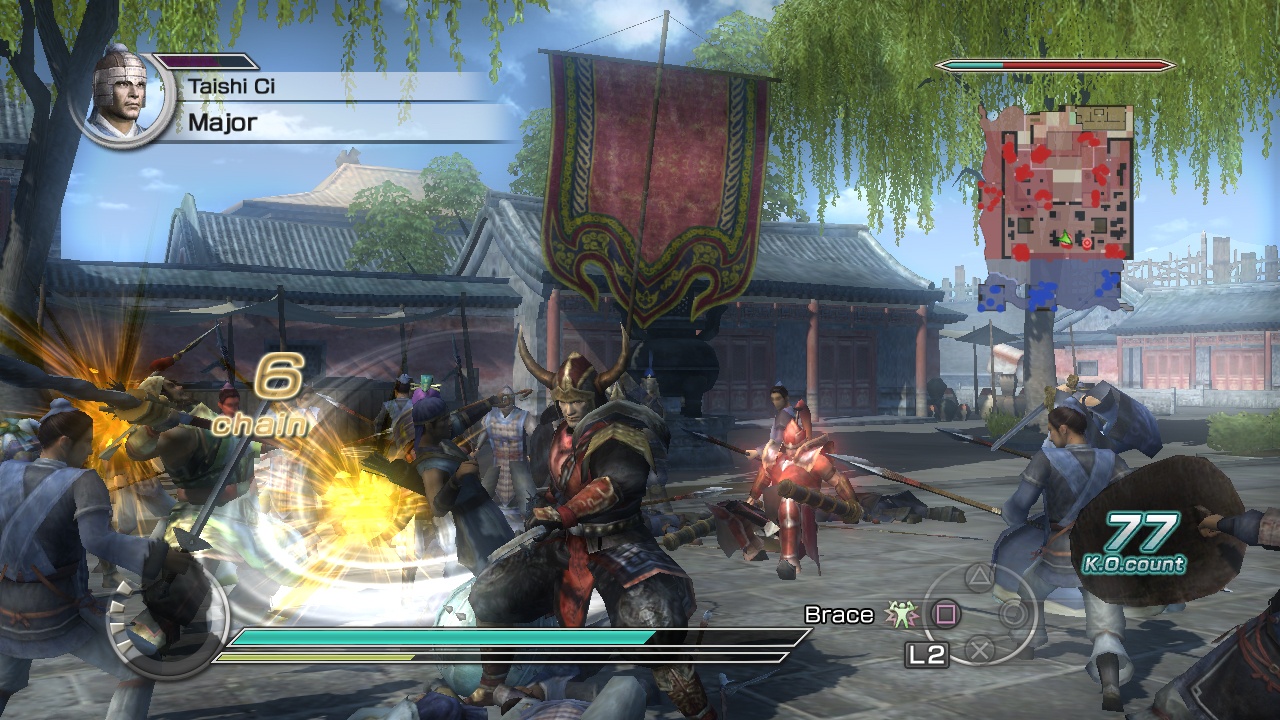Image resolution: width=1280 pixels, height=720 pixels.
Task: Click the Triangle button icon
Action: pos(978,577)
